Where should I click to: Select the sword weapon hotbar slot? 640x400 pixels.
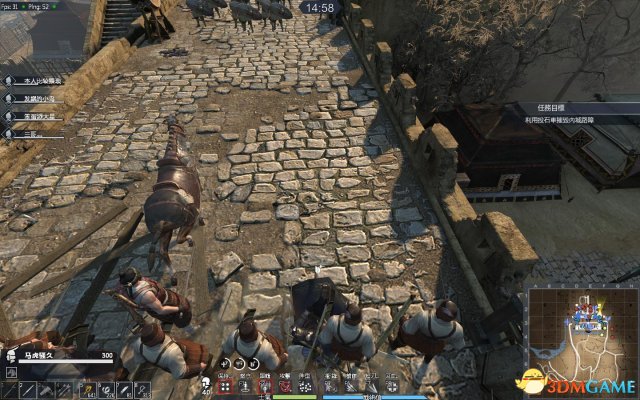click(x=29, y=389)
